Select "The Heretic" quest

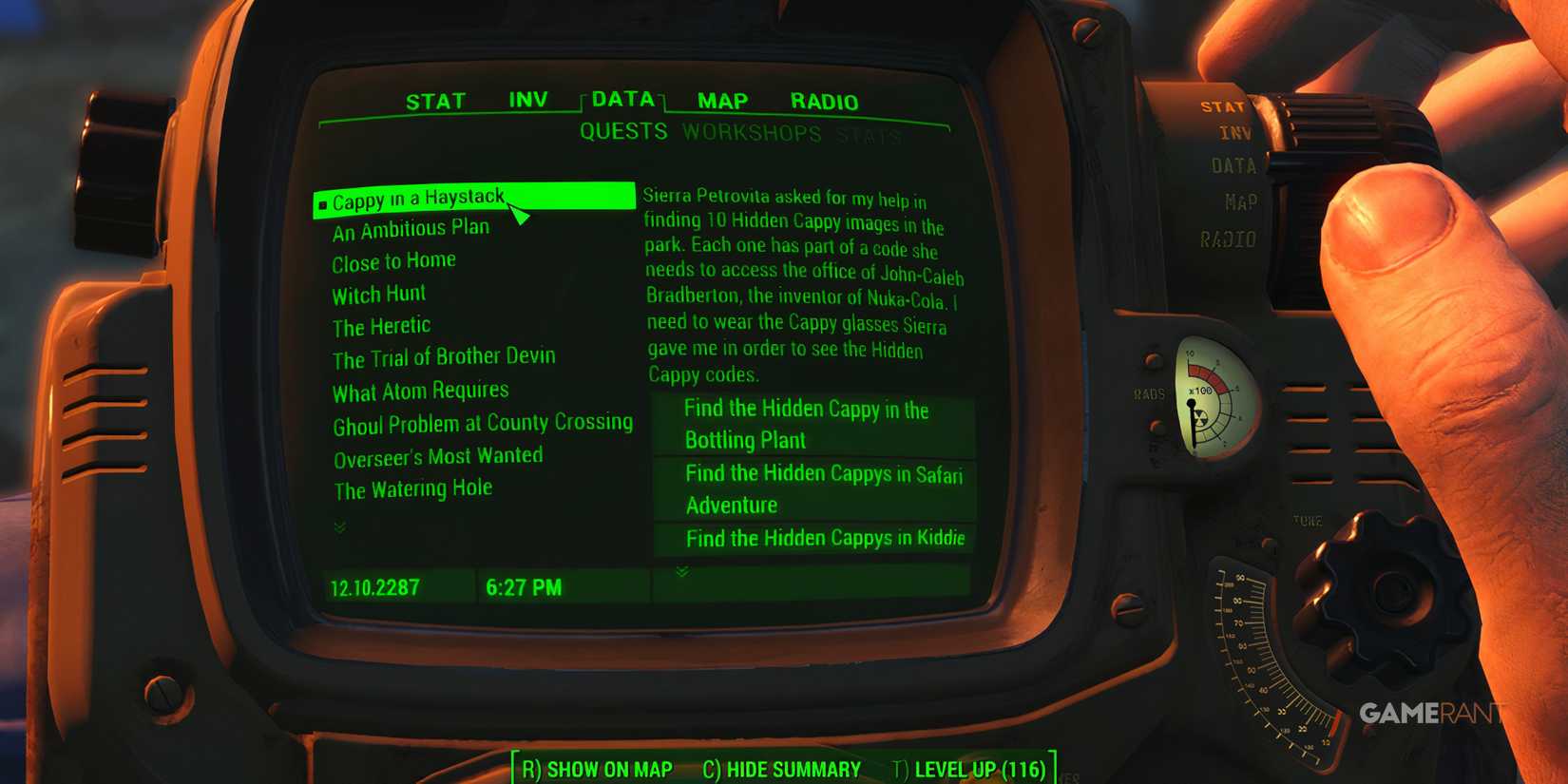[x=379, y=325]
